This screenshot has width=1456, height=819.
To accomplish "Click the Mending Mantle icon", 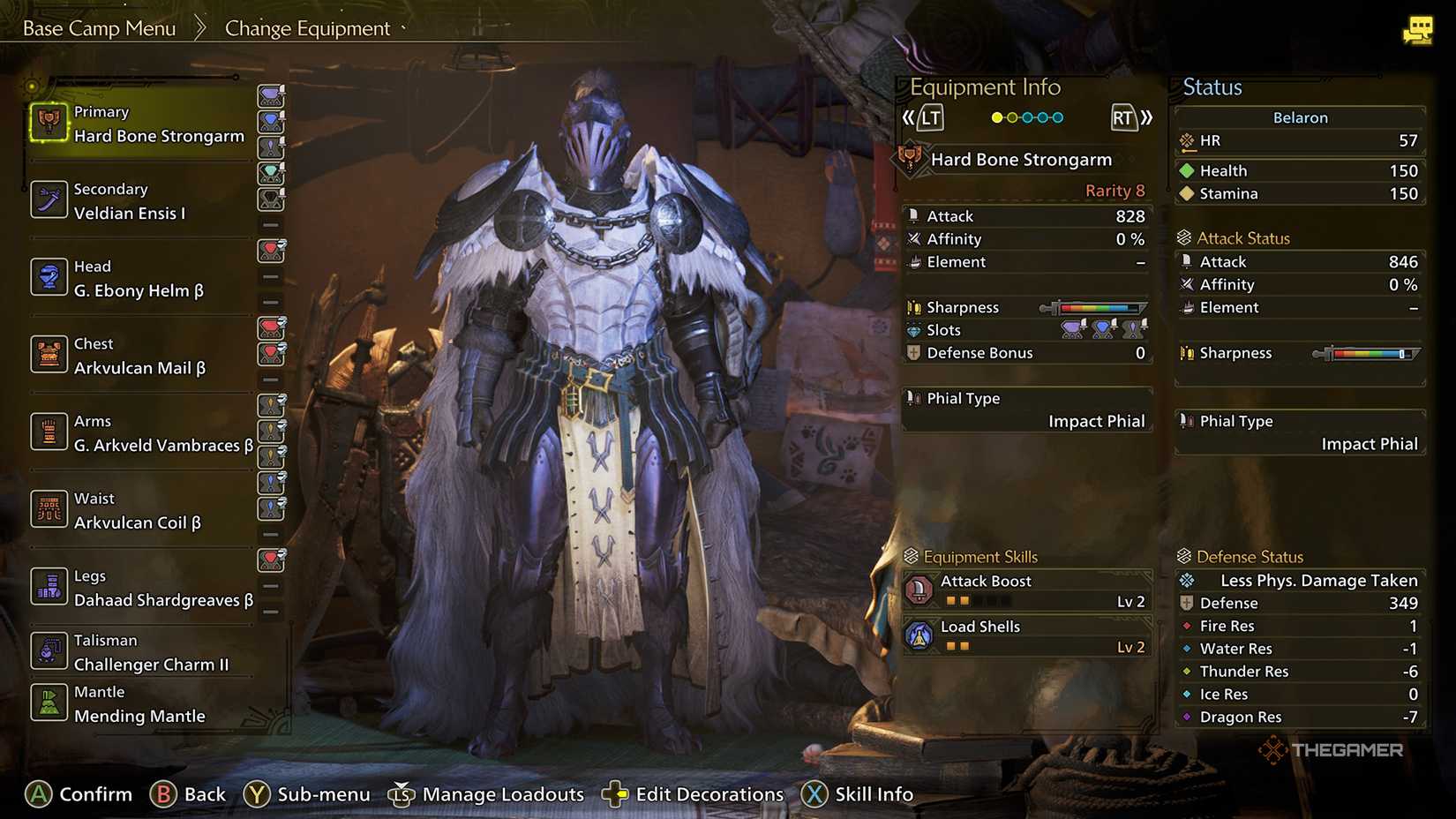I will tap(49, 703).
